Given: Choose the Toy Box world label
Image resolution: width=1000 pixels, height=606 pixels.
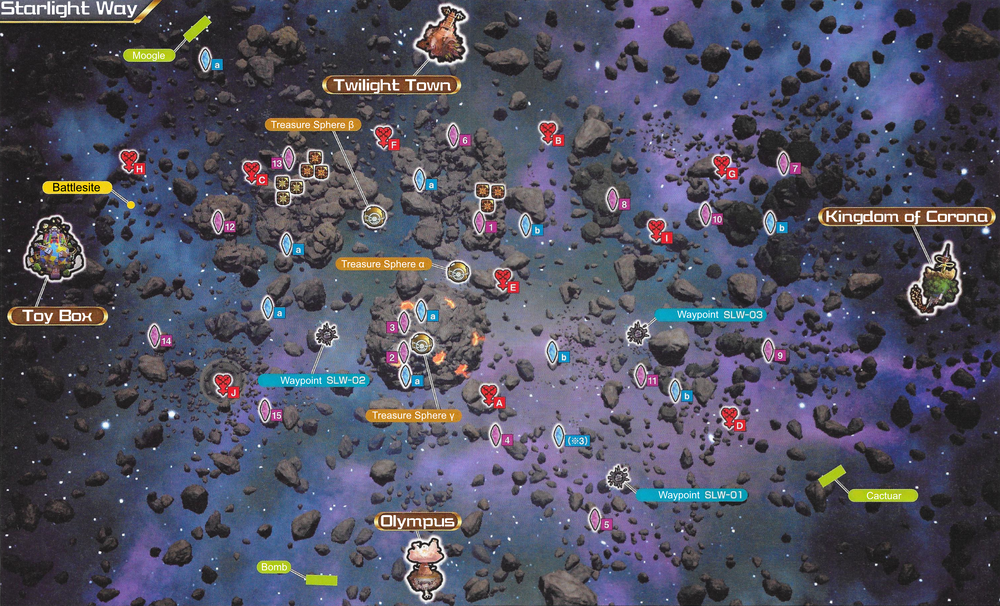Looking at the screenshot, I should point(57,316).
